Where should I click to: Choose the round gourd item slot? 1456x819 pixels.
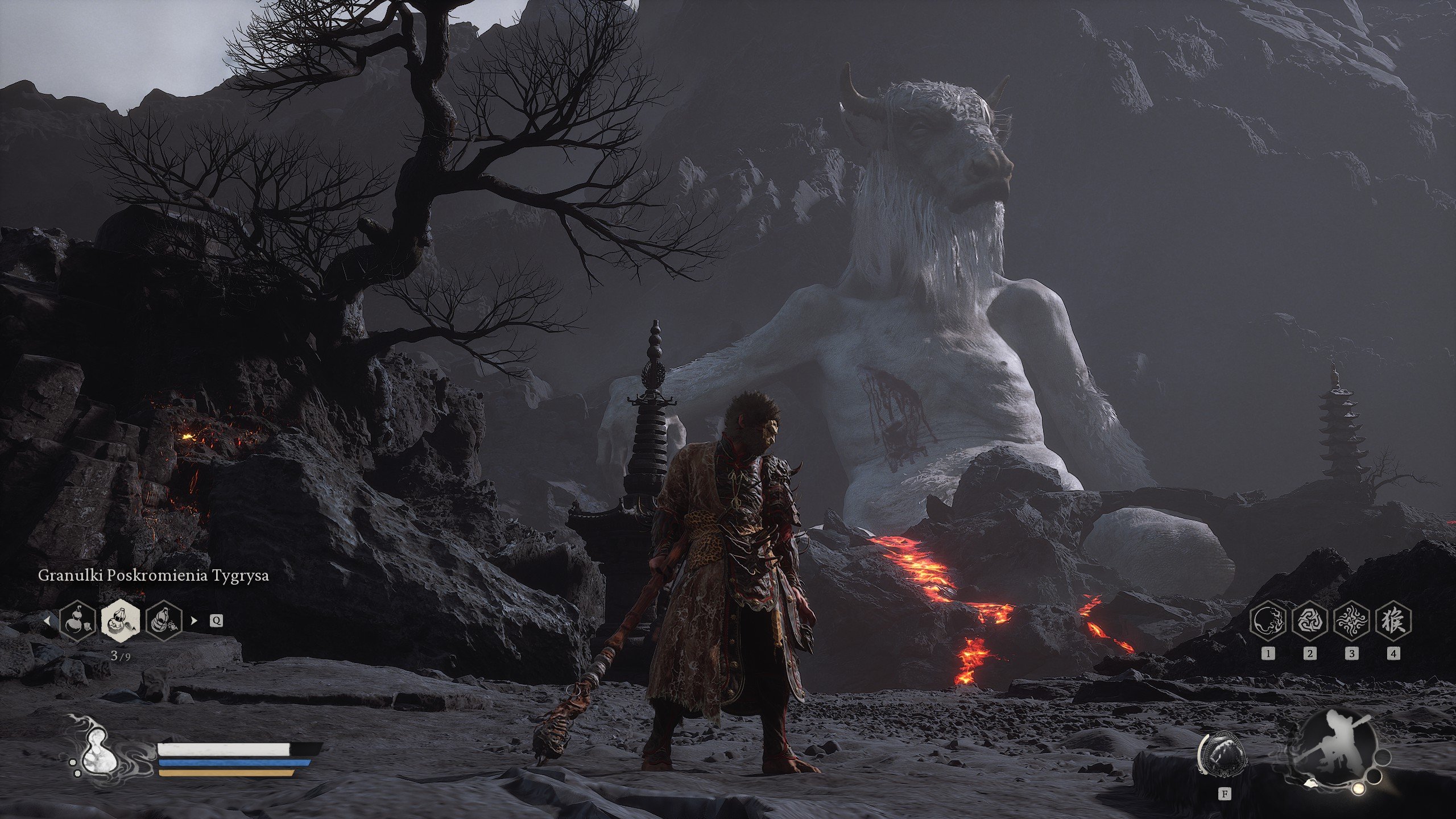77,620
